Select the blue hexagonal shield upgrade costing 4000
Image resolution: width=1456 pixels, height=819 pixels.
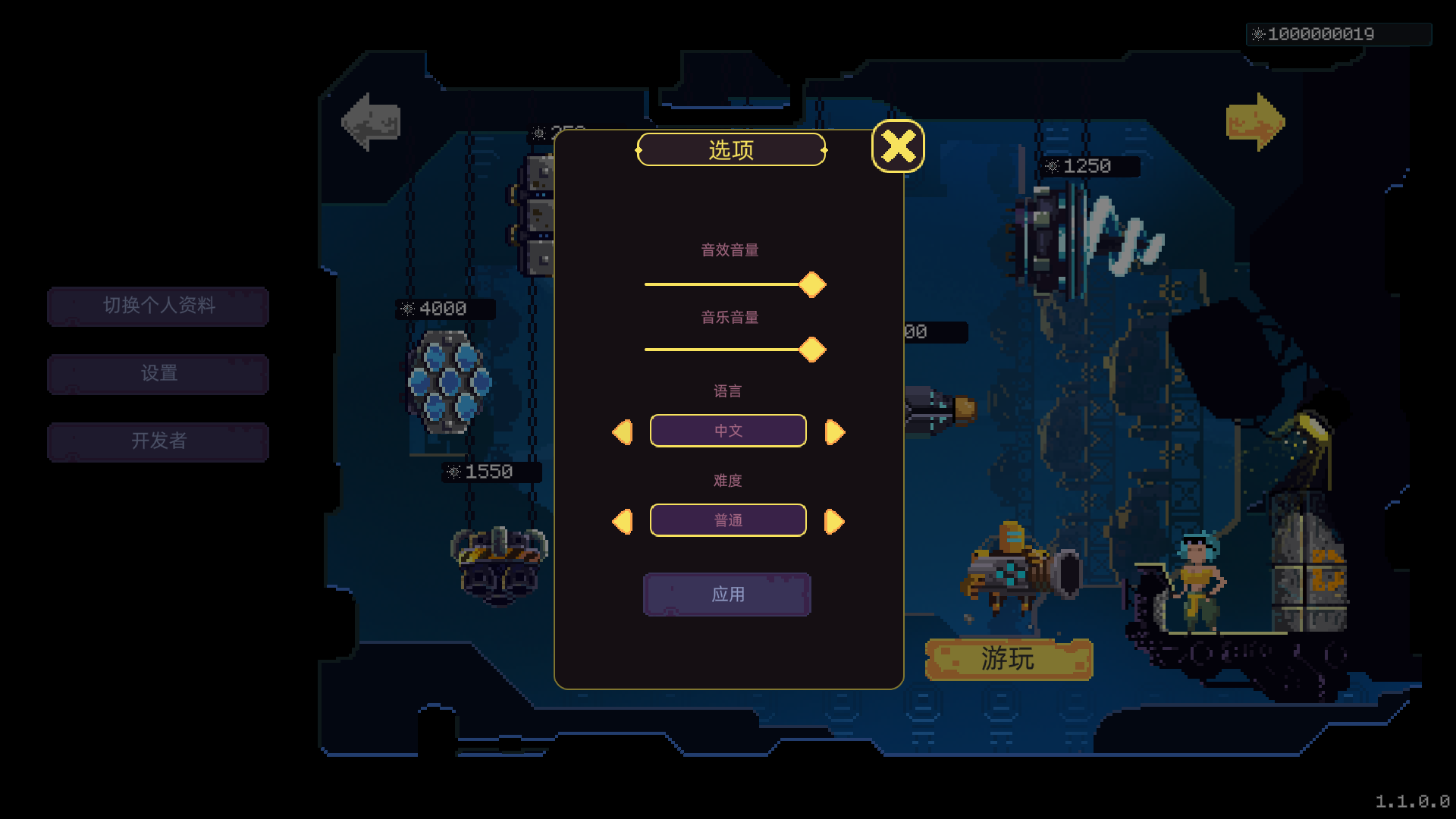[x=449, y=381]
